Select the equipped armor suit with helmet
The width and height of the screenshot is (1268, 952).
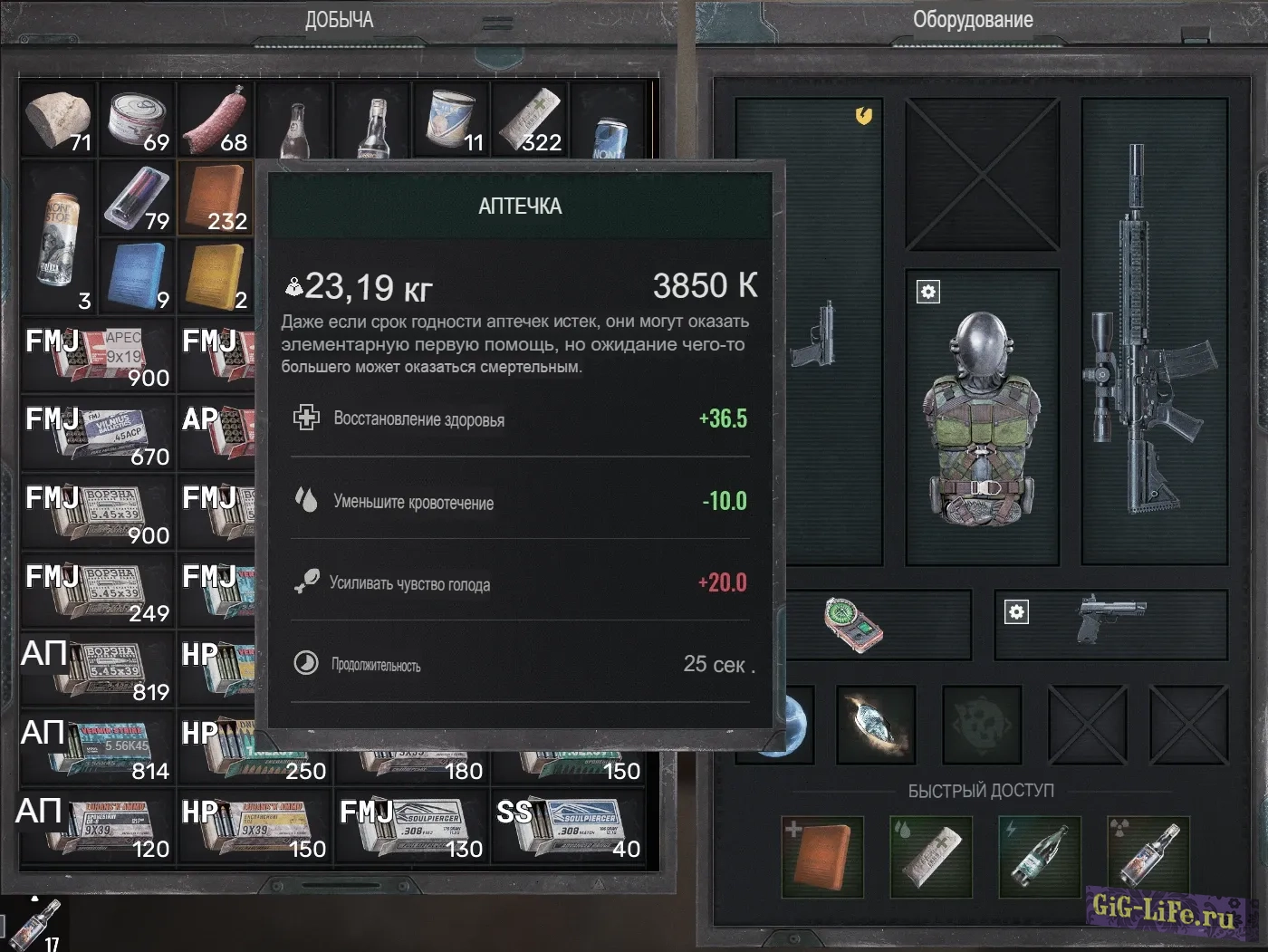pos(982,417)
